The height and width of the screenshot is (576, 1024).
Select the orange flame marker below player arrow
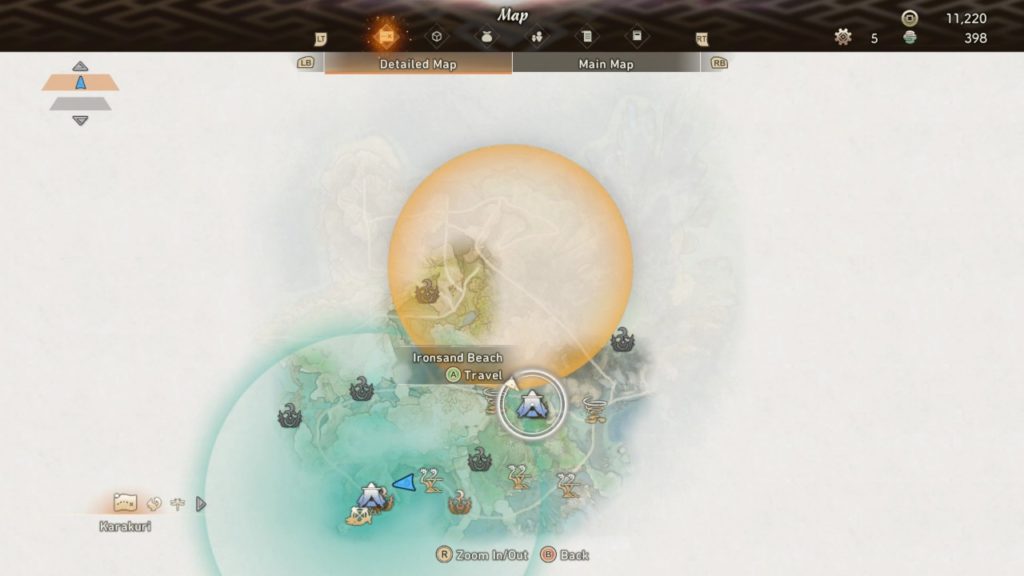click(x=460, y=502)
